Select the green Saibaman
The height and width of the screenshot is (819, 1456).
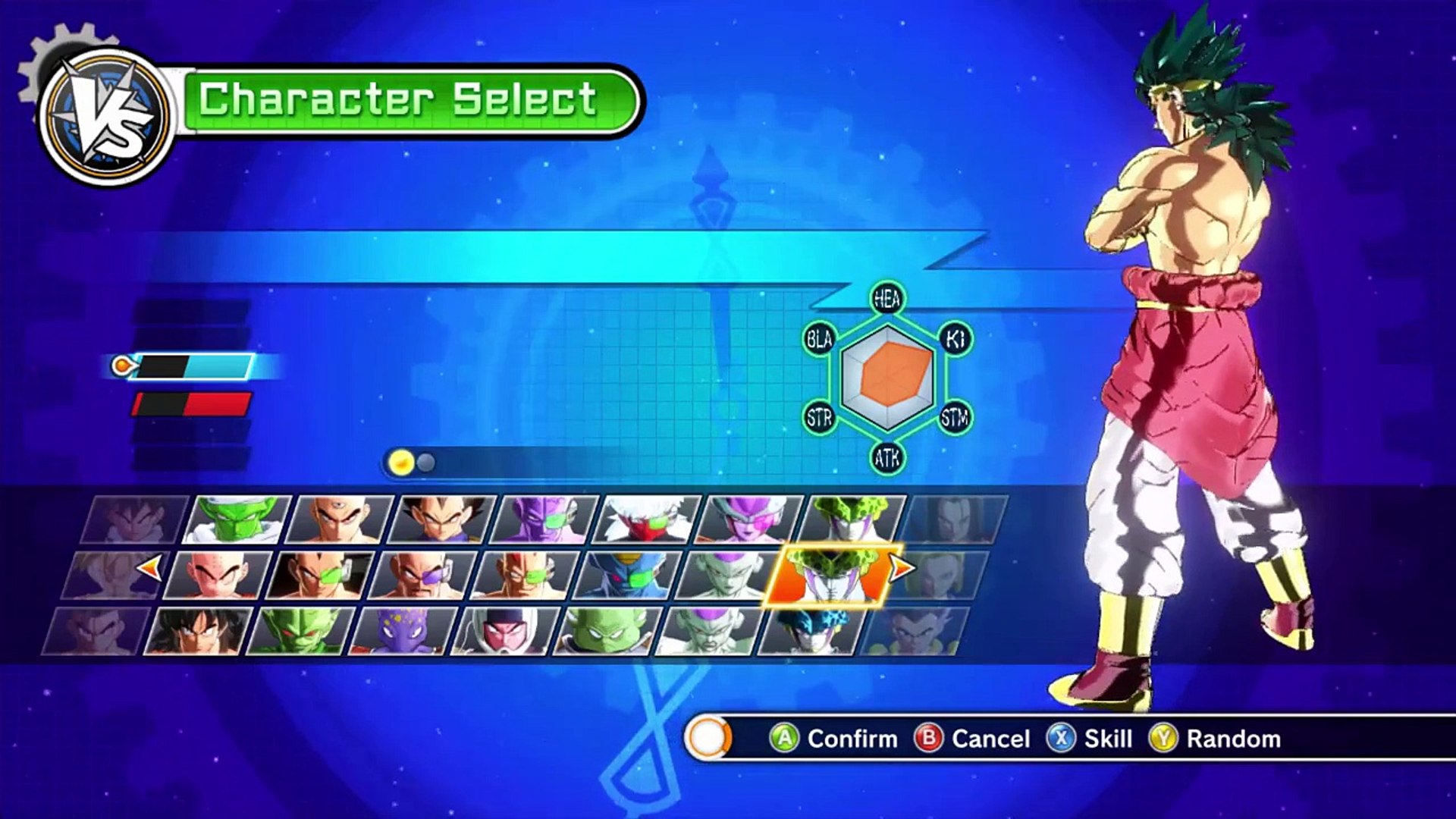pos(300,631)
